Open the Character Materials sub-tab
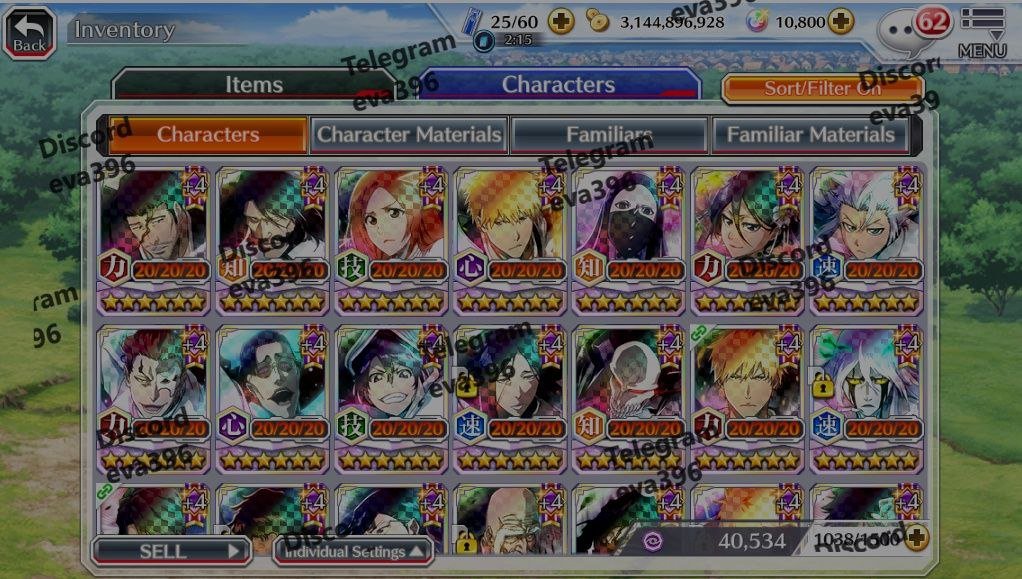The height and width of the screenshot is (579, 1022). coord(409,134)
